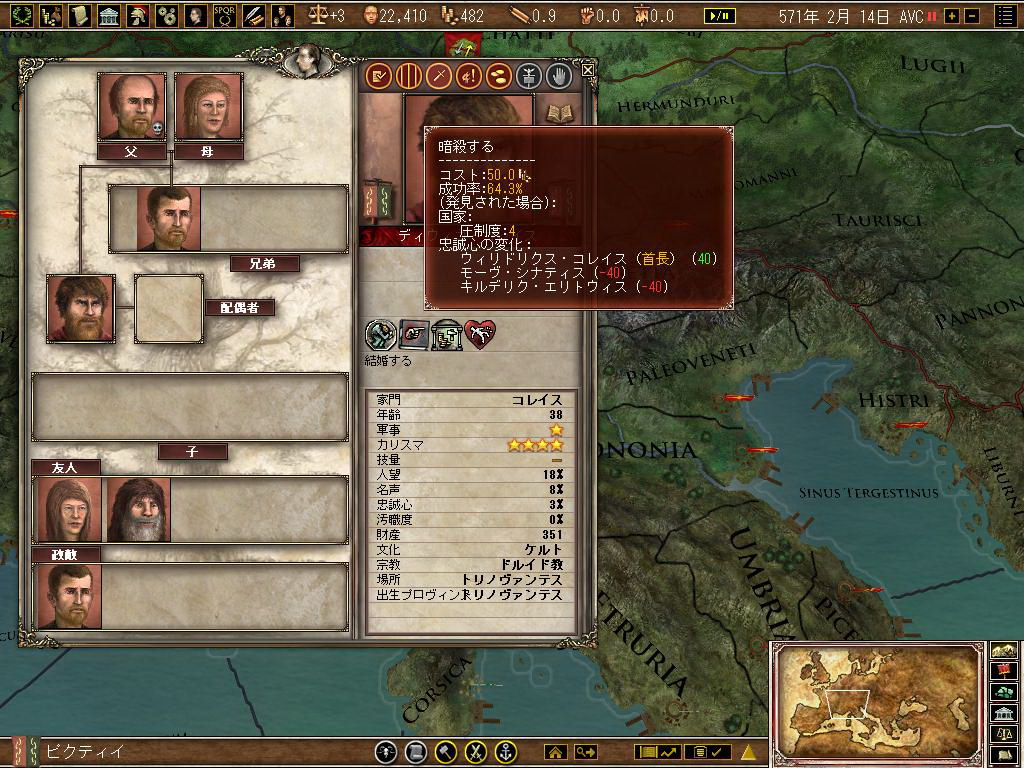The height and width of the screenshot is (768, 1024).
Task: Increase game speed with the plus button
Action: tap(951, 16)
